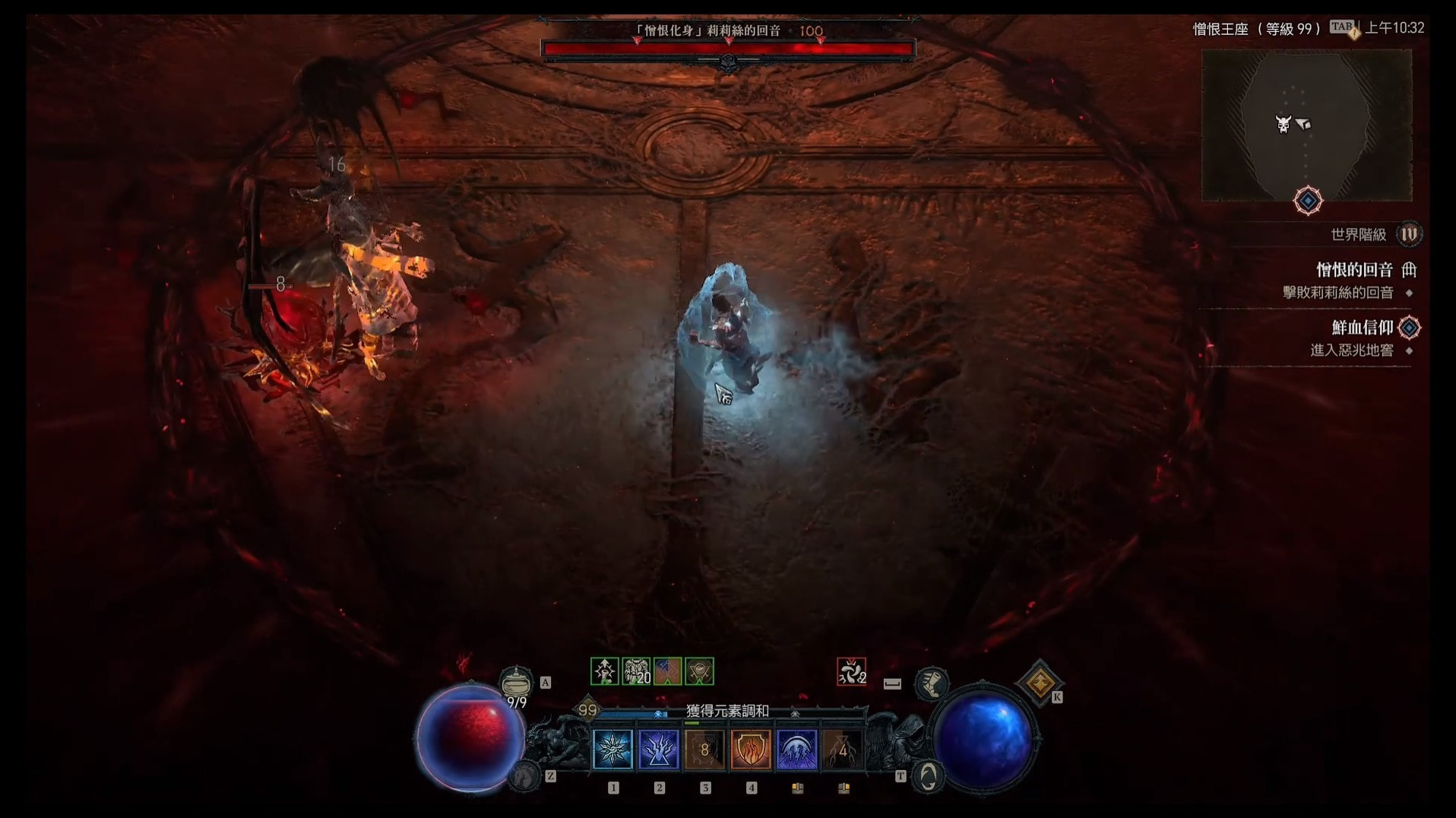The width and height of the screenshot is (1456, 818).
Task: Activate the Flame Shield skill in slot 4
Action: (x=751, y=750)
